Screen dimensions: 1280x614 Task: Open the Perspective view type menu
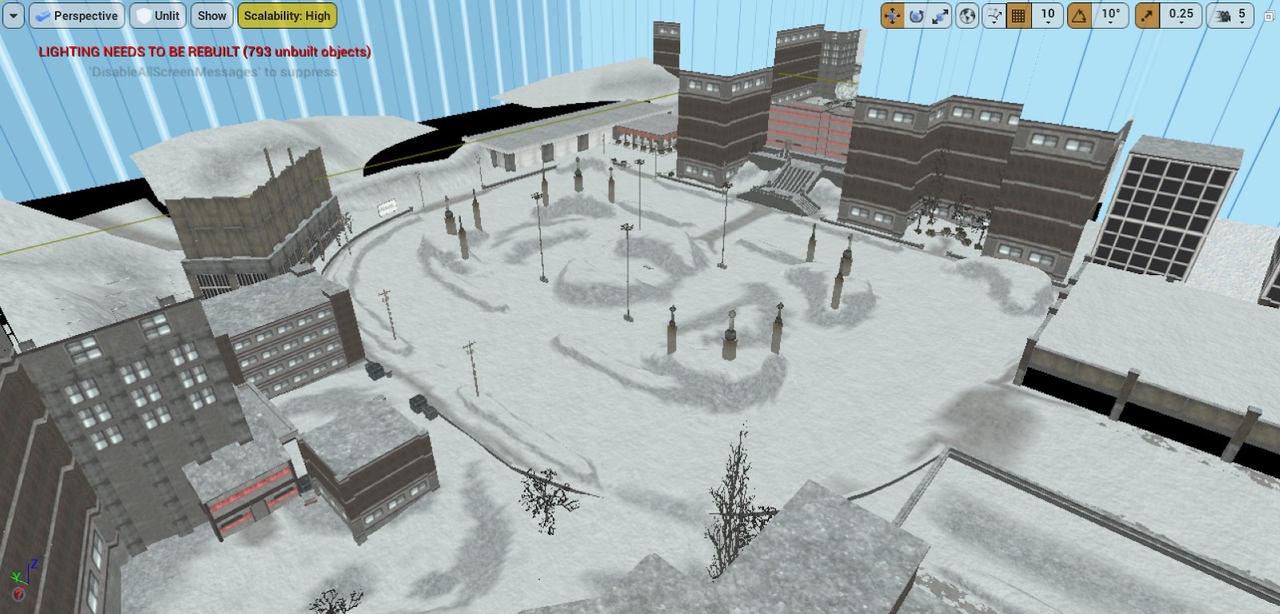click(76, 16)
